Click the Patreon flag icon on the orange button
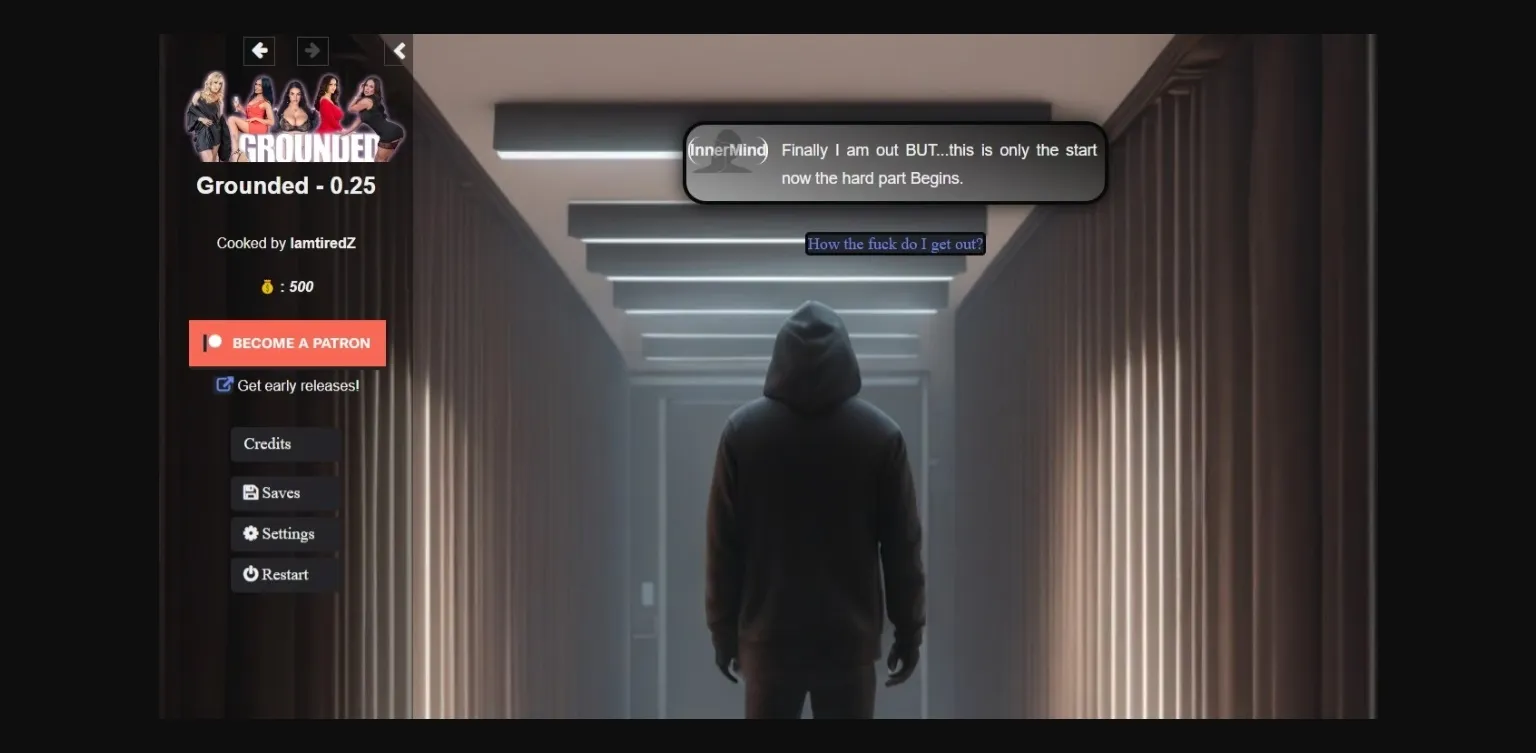The image size is (1536, 753). coord(212,342)
